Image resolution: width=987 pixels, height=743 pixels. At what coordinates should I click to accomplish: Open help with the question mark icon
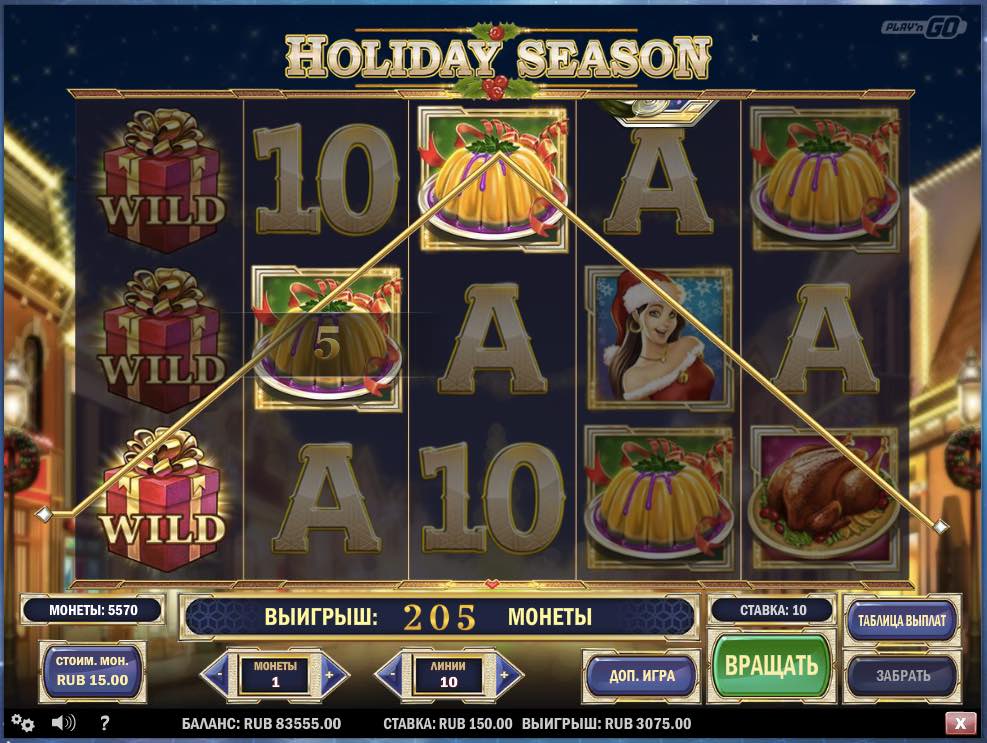[x=104, y=722]
